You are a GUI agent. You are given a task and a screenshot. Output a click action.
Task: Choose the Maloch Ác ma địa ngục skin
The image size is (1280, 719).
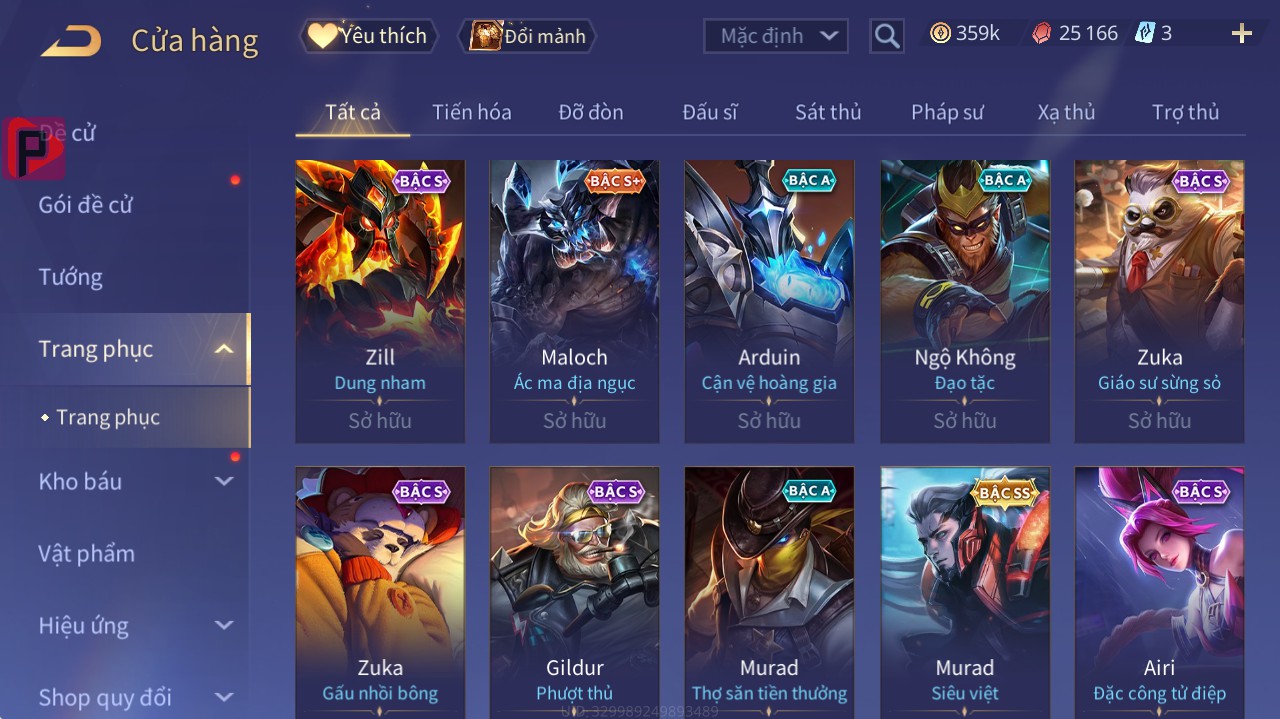click(x=574, y=300)
